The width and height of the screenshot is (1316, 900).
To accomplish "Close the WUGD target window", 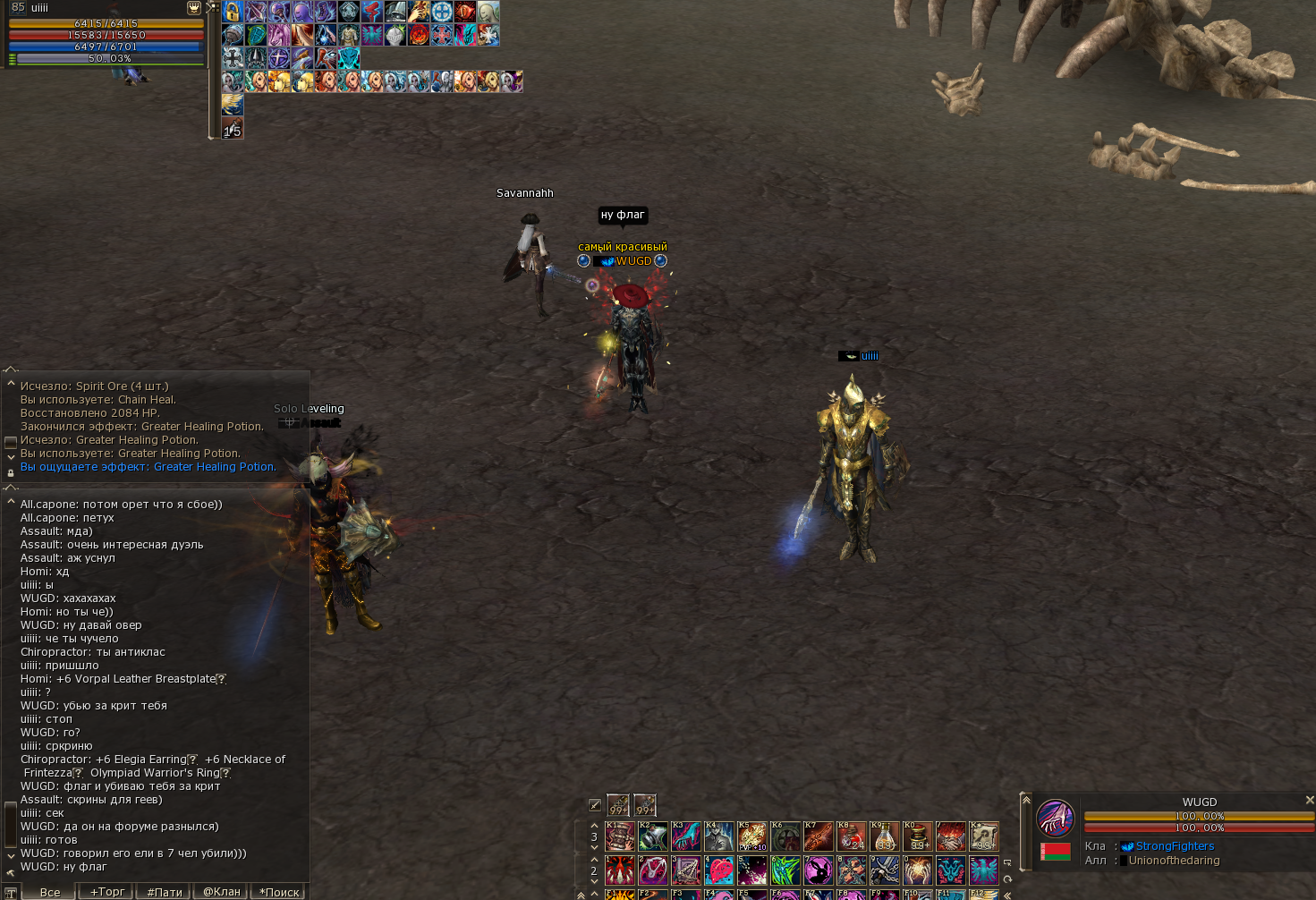I will 1309,800.
